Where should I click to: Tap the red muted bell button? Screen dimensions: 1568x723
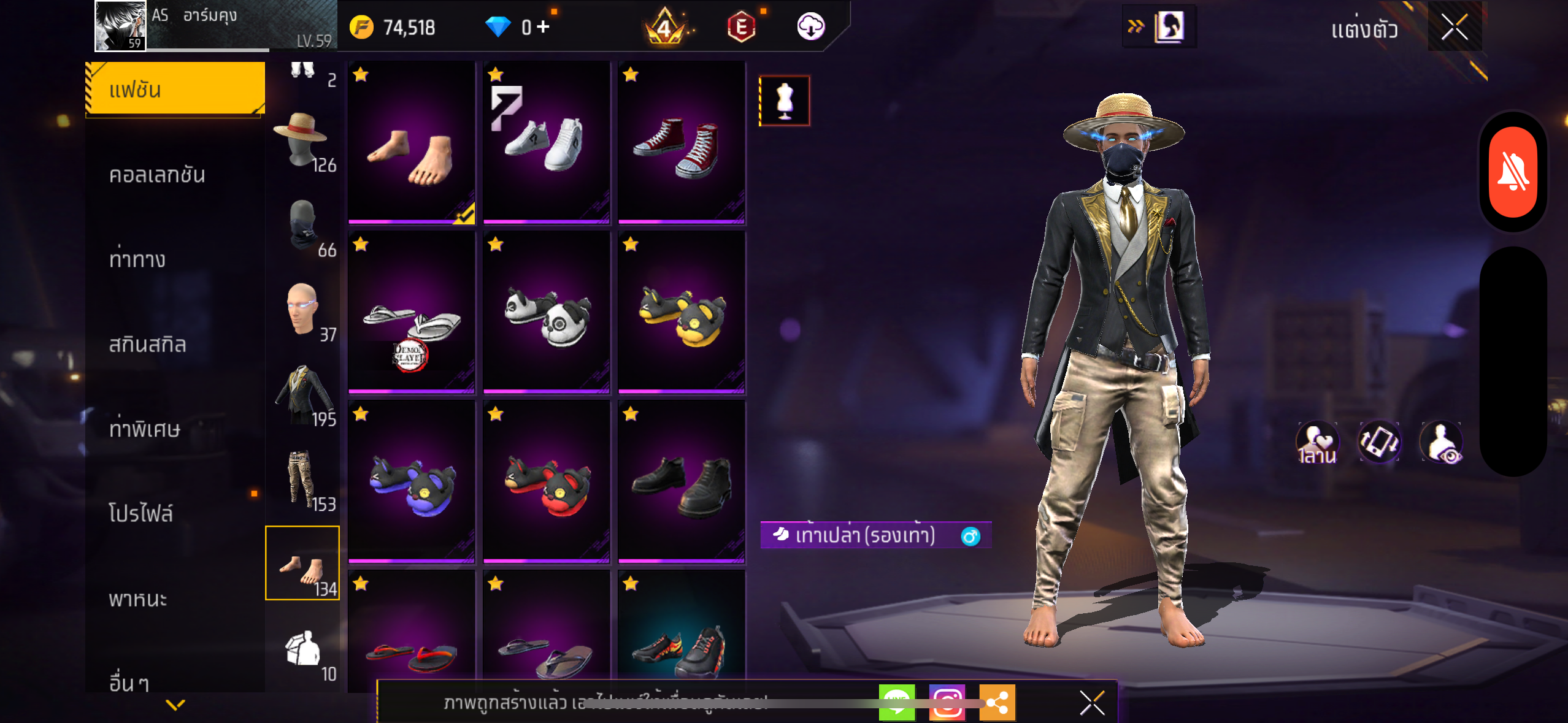tap(1513, 172)
